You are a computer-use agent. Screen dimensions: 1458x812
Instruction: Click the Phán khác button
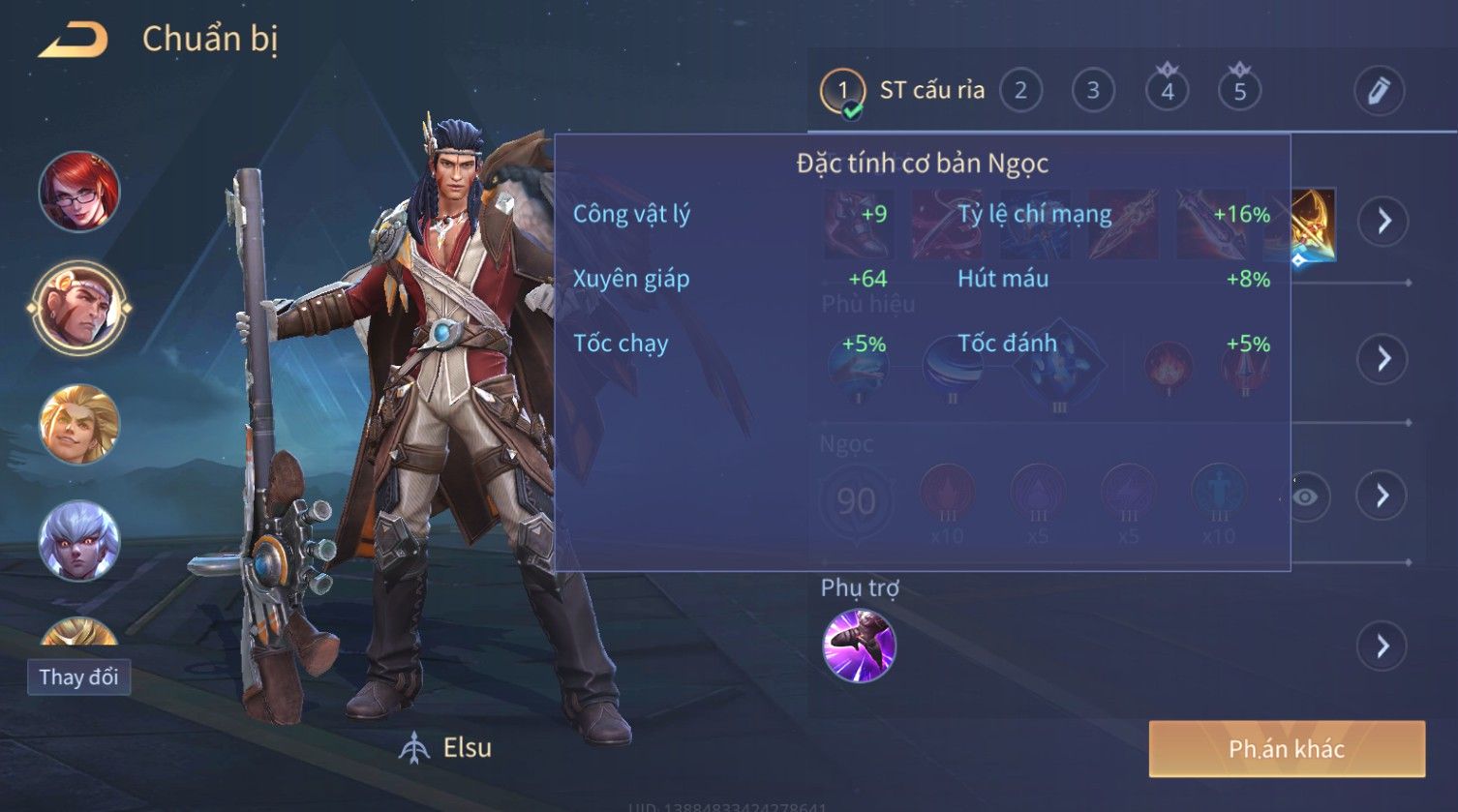click(x=1287, y=748)
